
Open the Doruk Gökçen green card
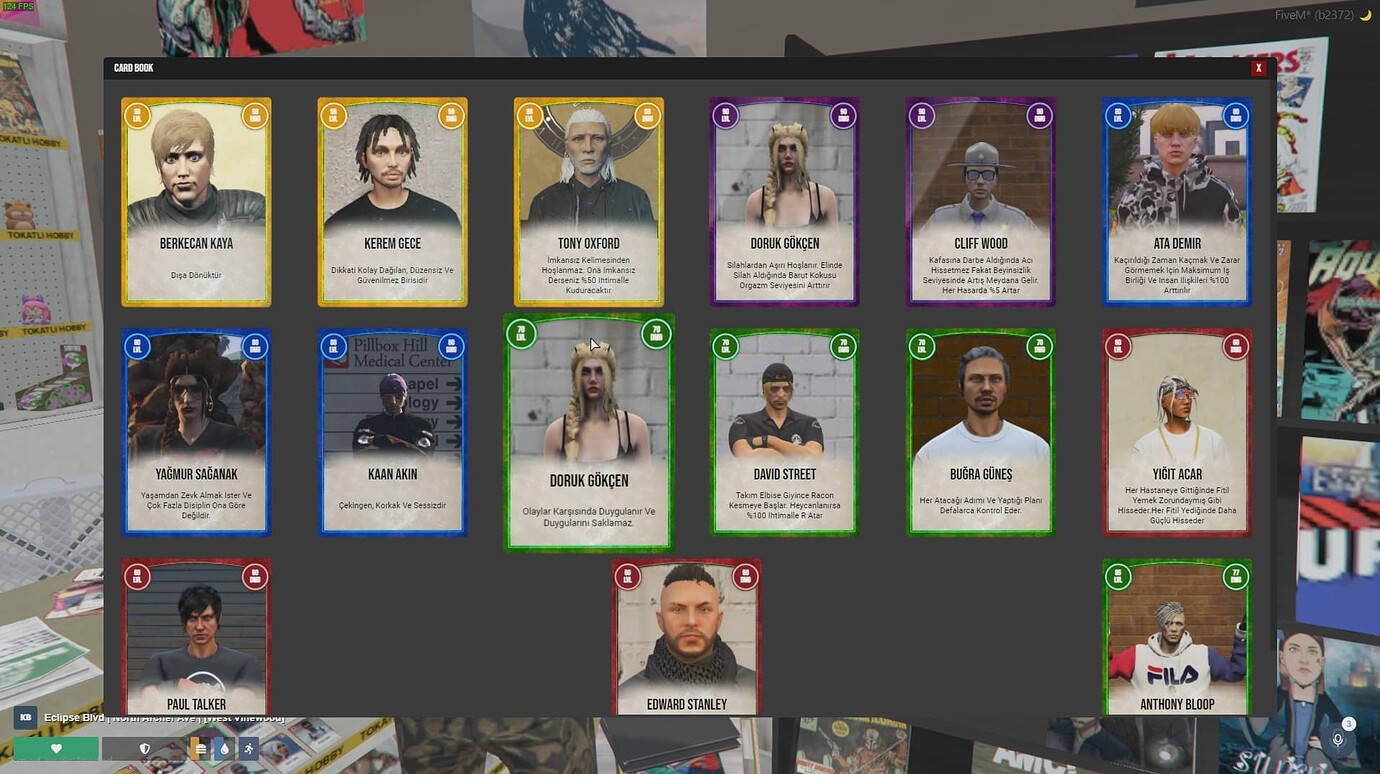[x=588, y=432]
